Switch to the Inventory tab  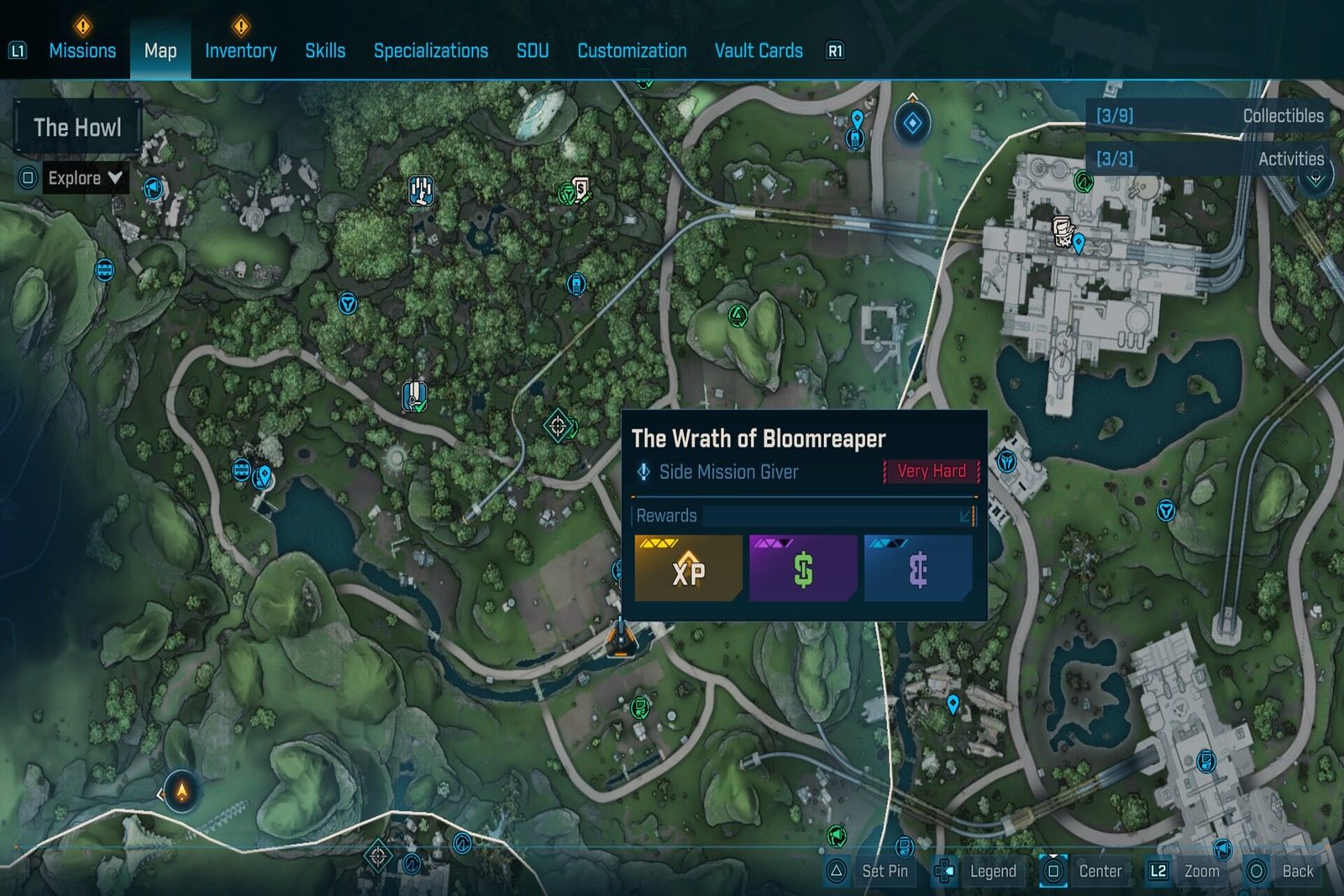(x=241, y=50)
